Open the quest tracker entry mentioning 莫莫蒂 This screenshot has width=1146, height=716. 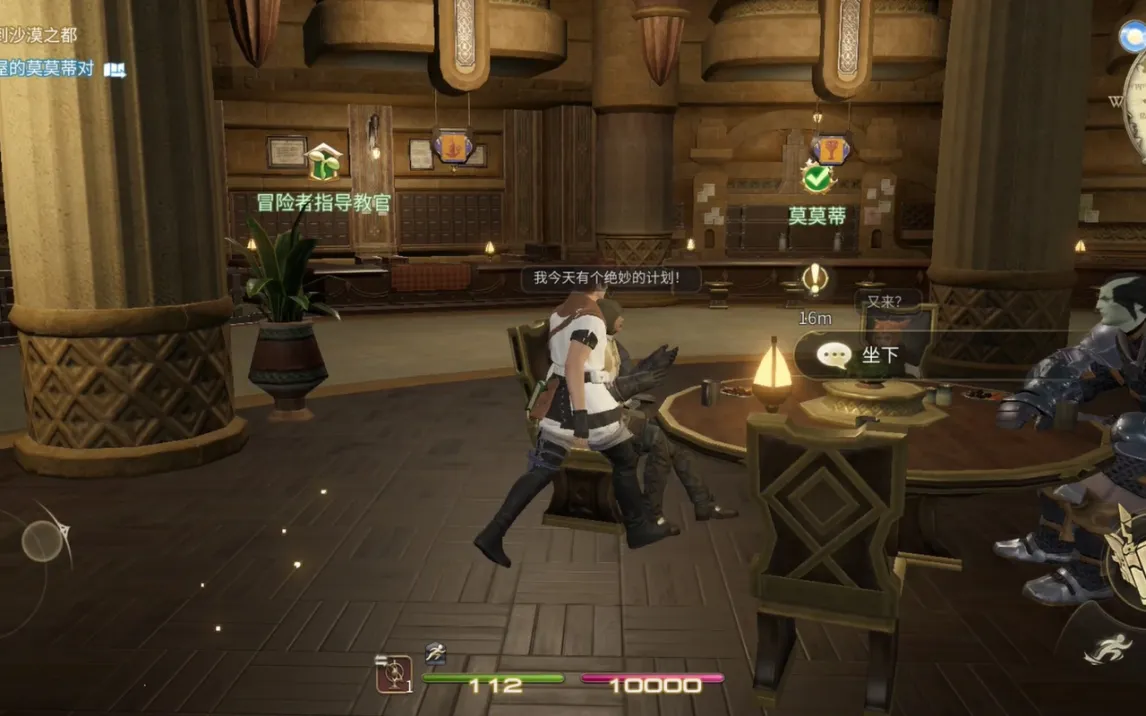click(48, 69)
